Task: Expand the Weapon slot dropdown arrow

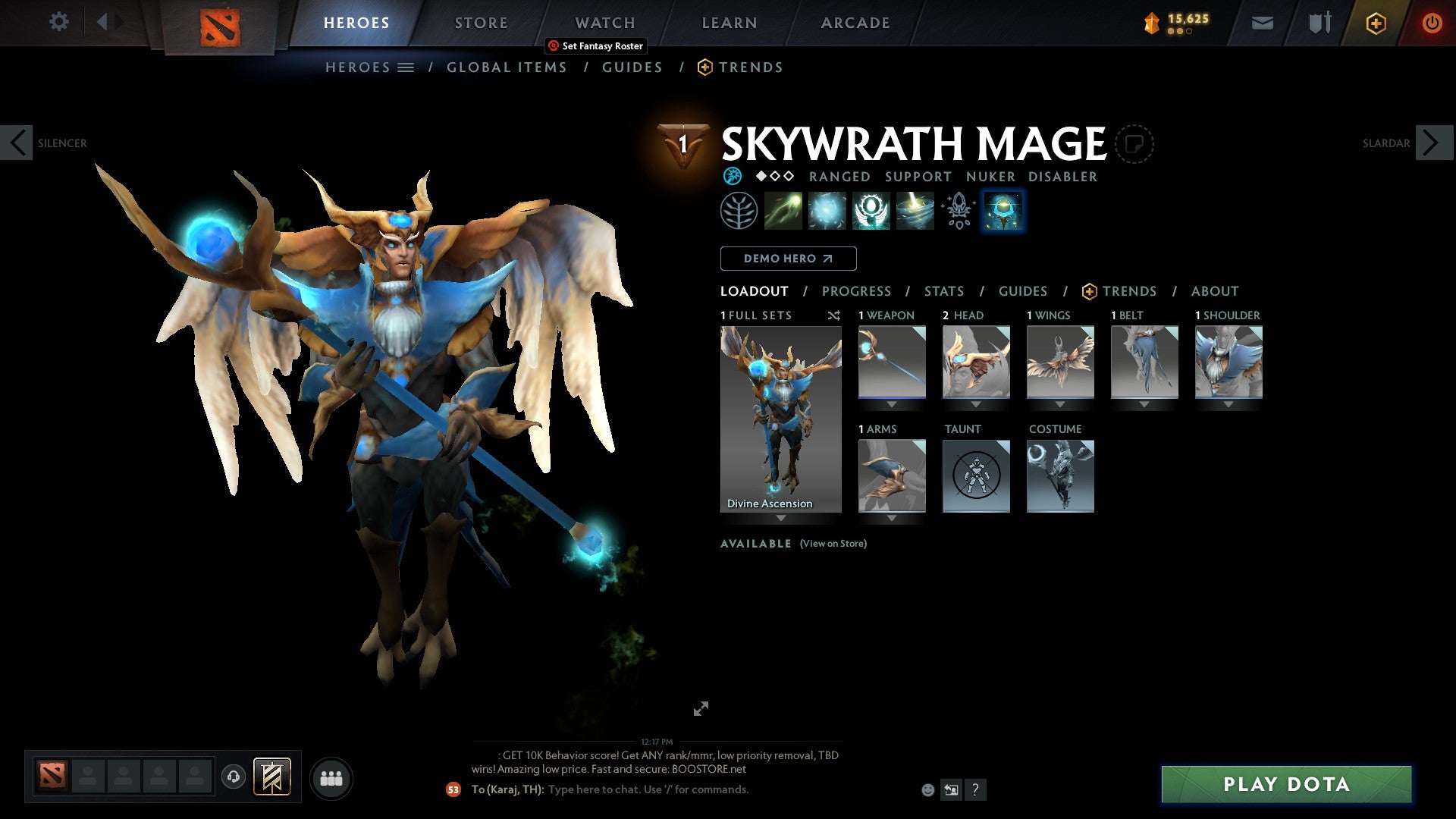Action: pyautogui.click(x=892, y=404)
